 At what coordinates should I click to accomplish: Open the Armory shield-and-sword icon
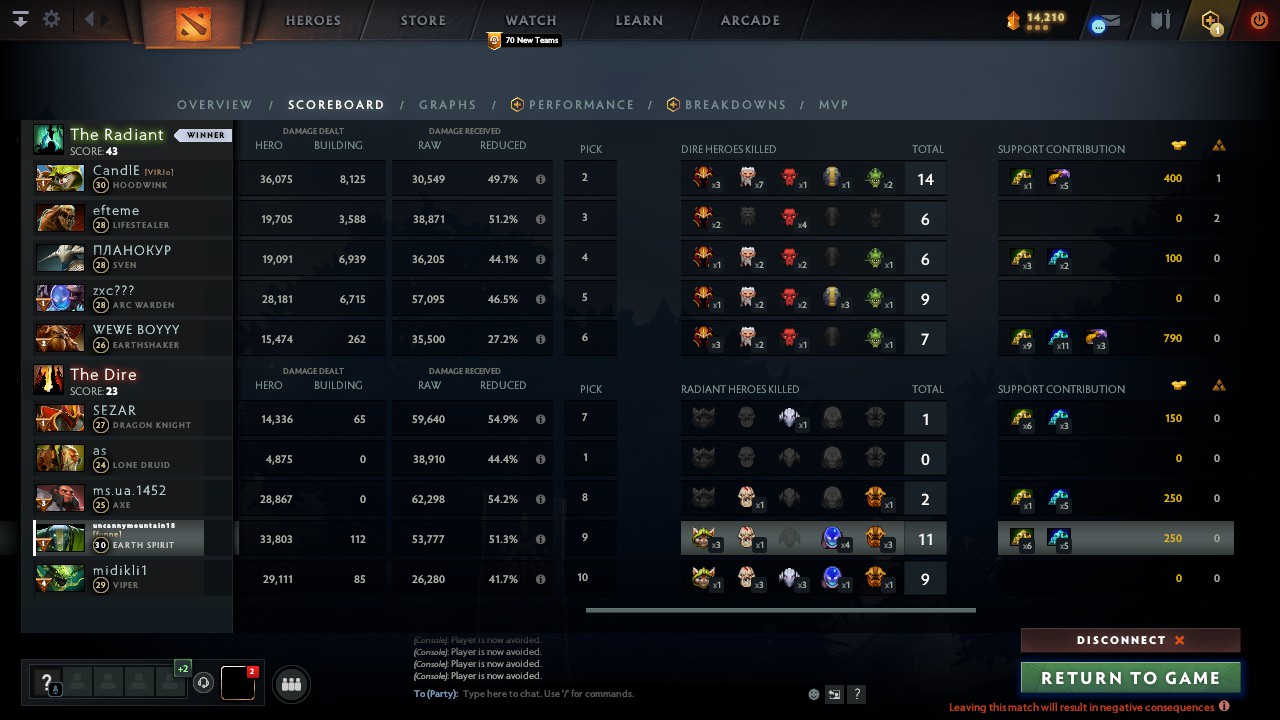pos(1160,20)
